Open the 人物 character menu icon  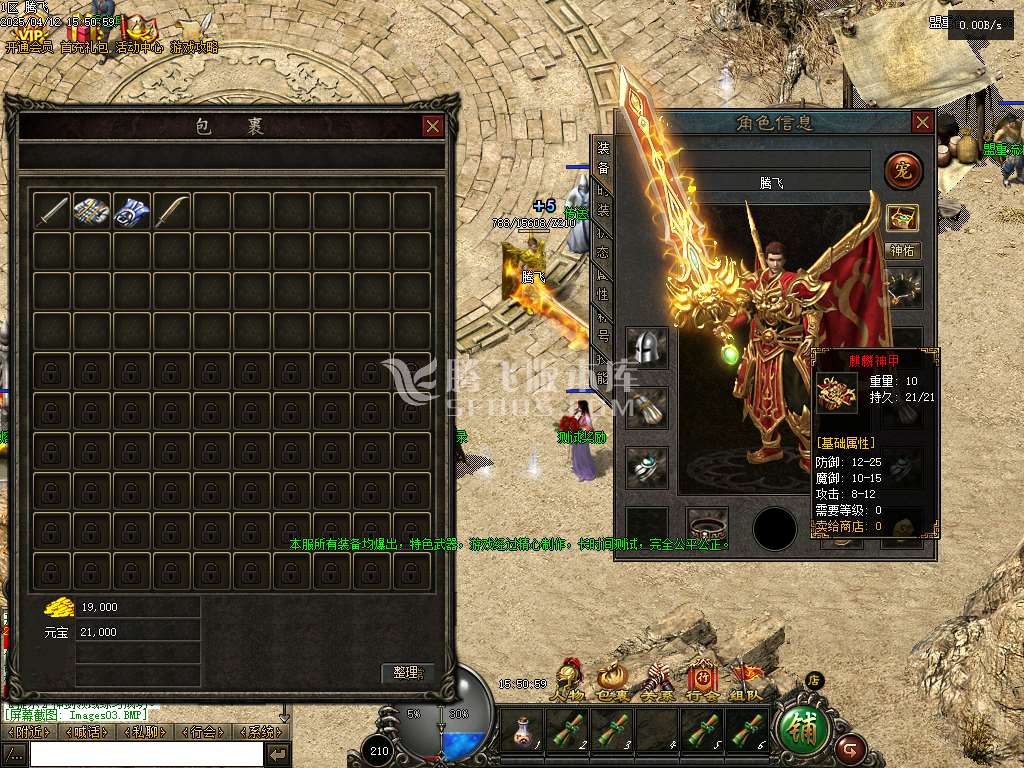pyautogui.click(x=570, y=680)
